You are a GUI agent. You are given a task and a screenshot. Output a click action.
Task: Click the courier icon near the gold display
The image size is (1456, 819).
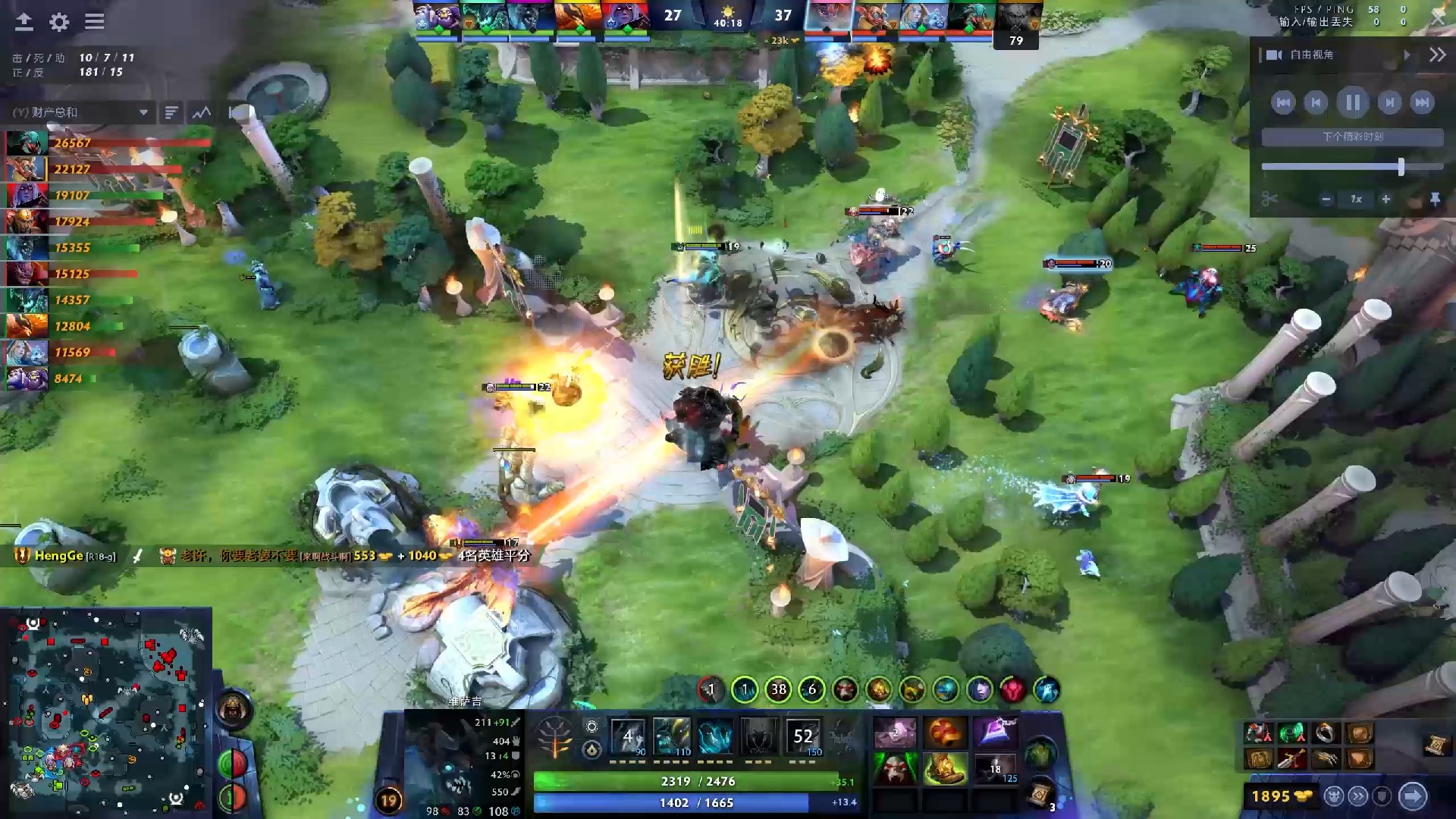coord(1333,797)
